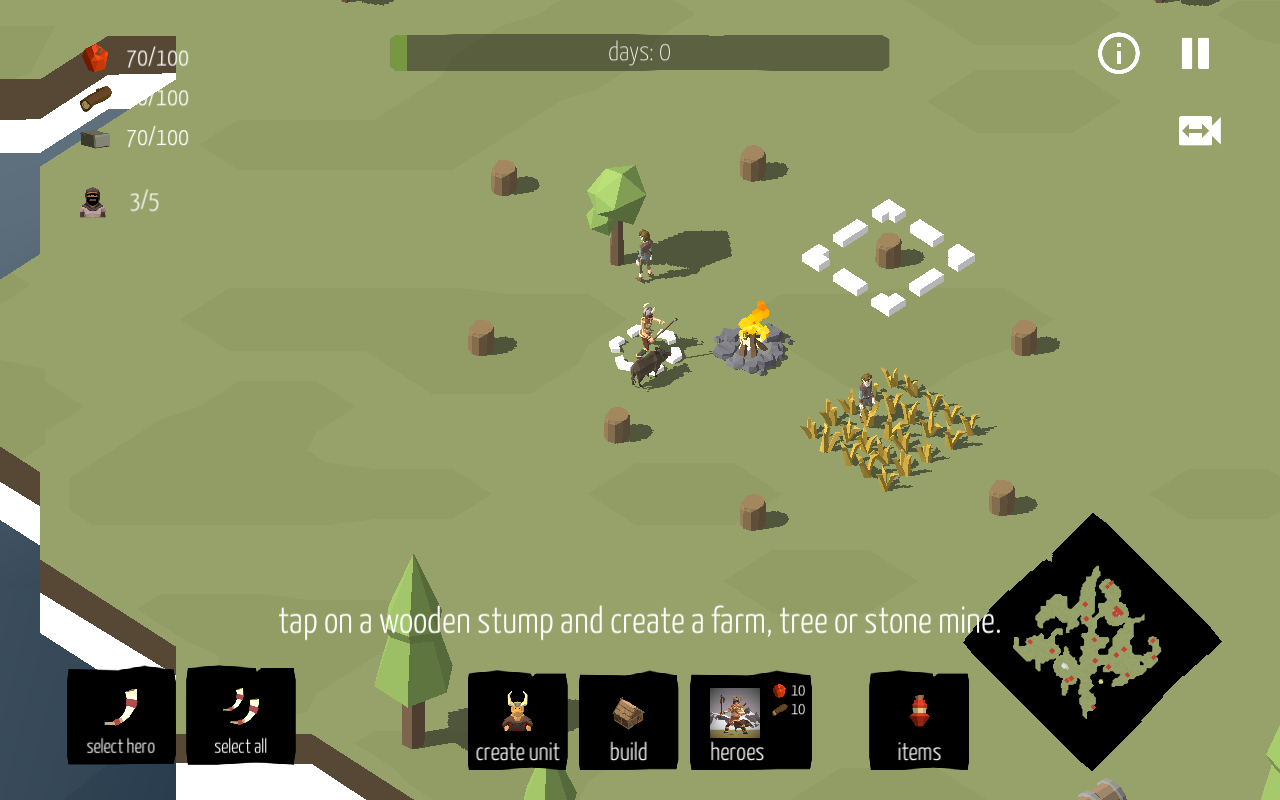Toggle the camera switch icon
The height and width of the screenshot is (800, 1280).
(x=1199, y=131)
